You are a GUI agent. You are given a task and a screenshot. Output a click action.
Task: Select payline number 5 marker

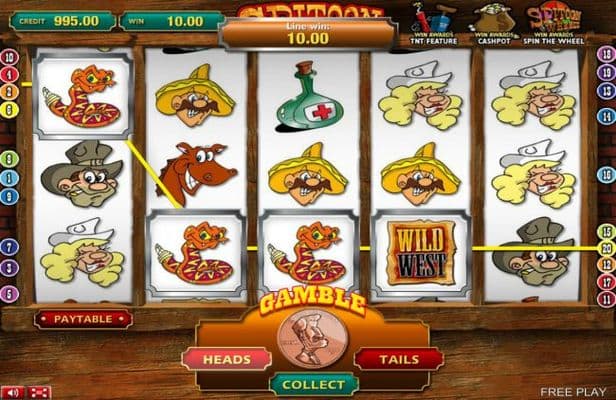click(x=10, y=294)
